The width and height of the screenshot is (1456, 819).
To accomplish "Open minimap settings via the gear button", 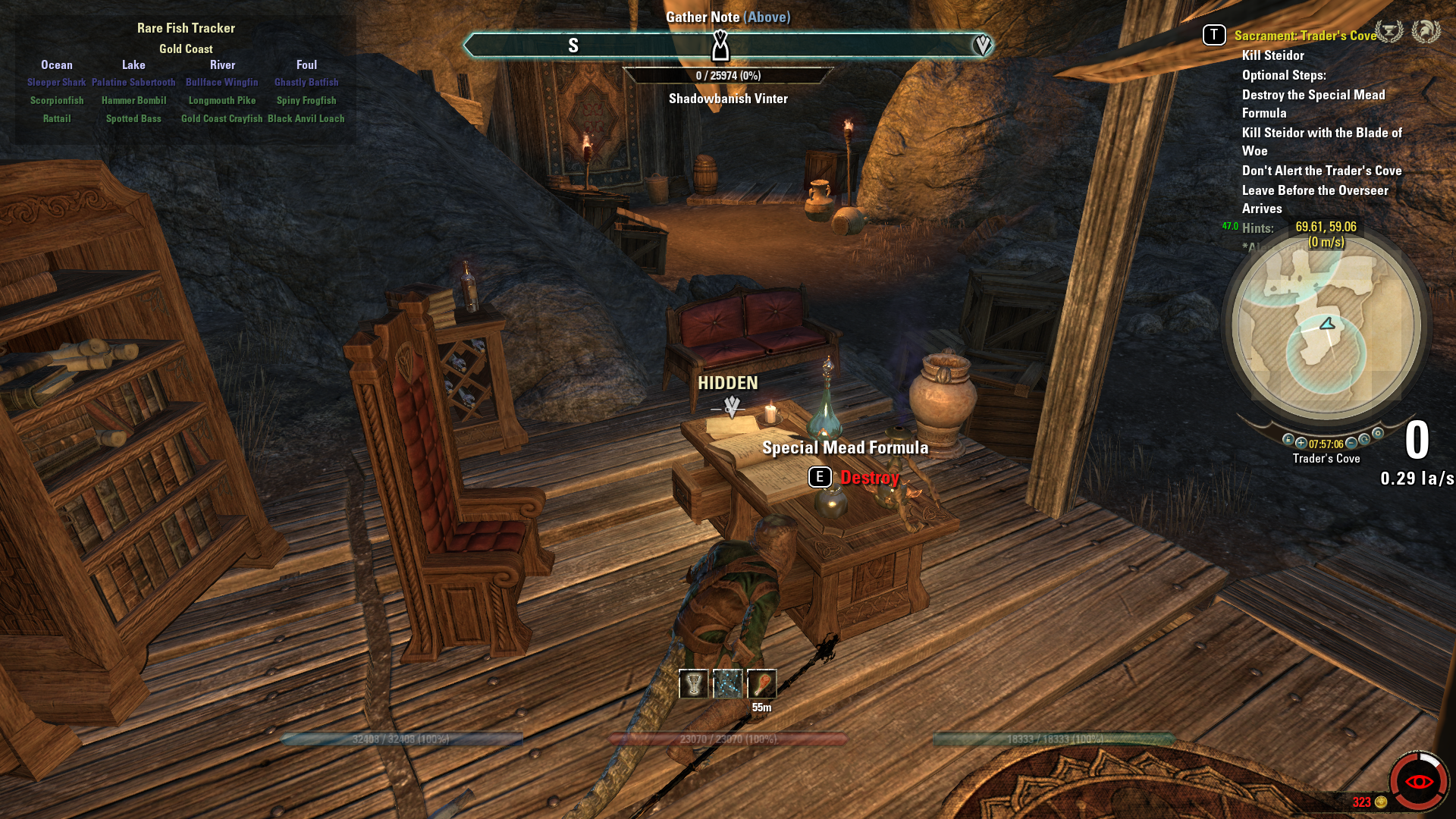I will point(1378,434).
